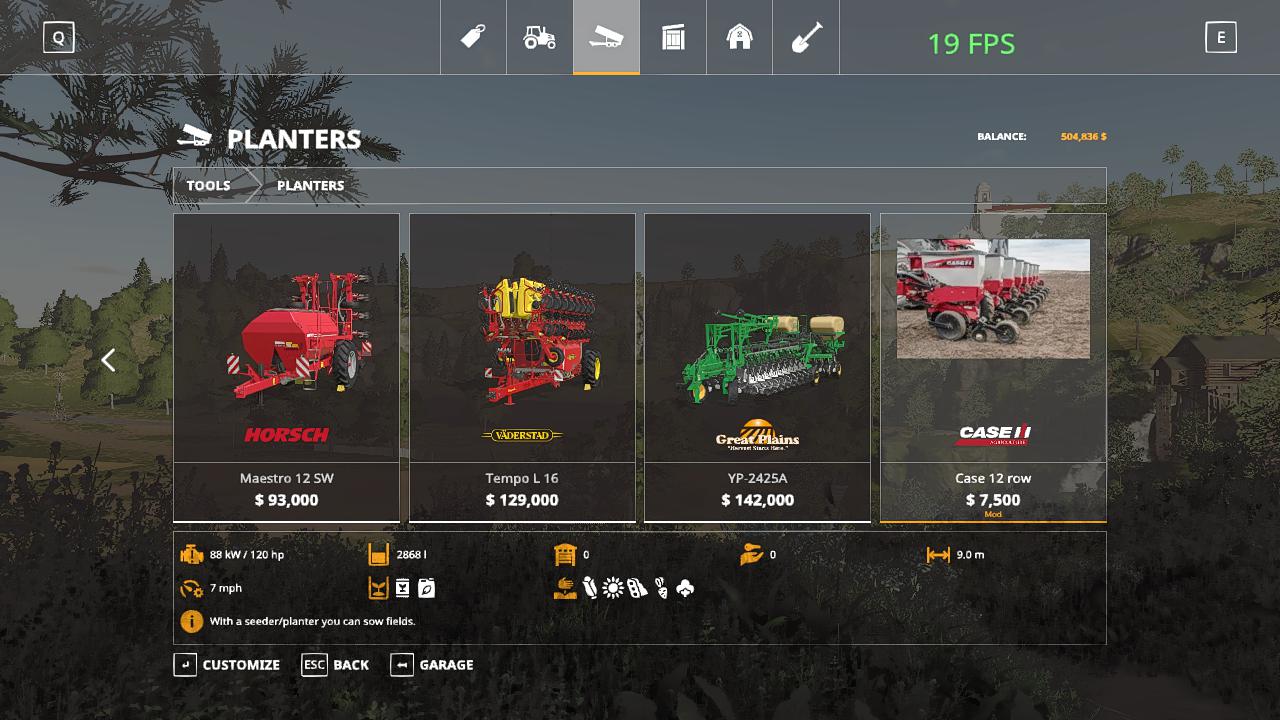The width and height of the screenshot is (1280, 720).
Task: Open the barn placeables tab
Action: (x=739, y=38)
